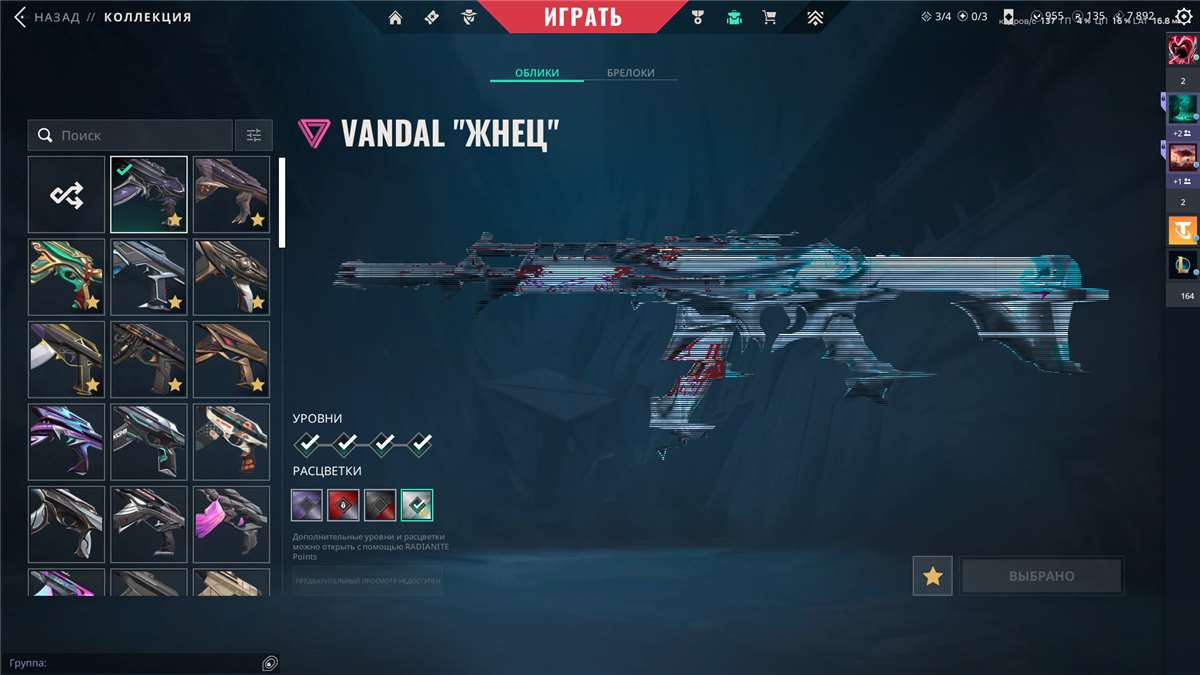Viewport: 1200px width, 675px height.
Task: Open the rank chevrons icon
Action: tap(816, 17)
